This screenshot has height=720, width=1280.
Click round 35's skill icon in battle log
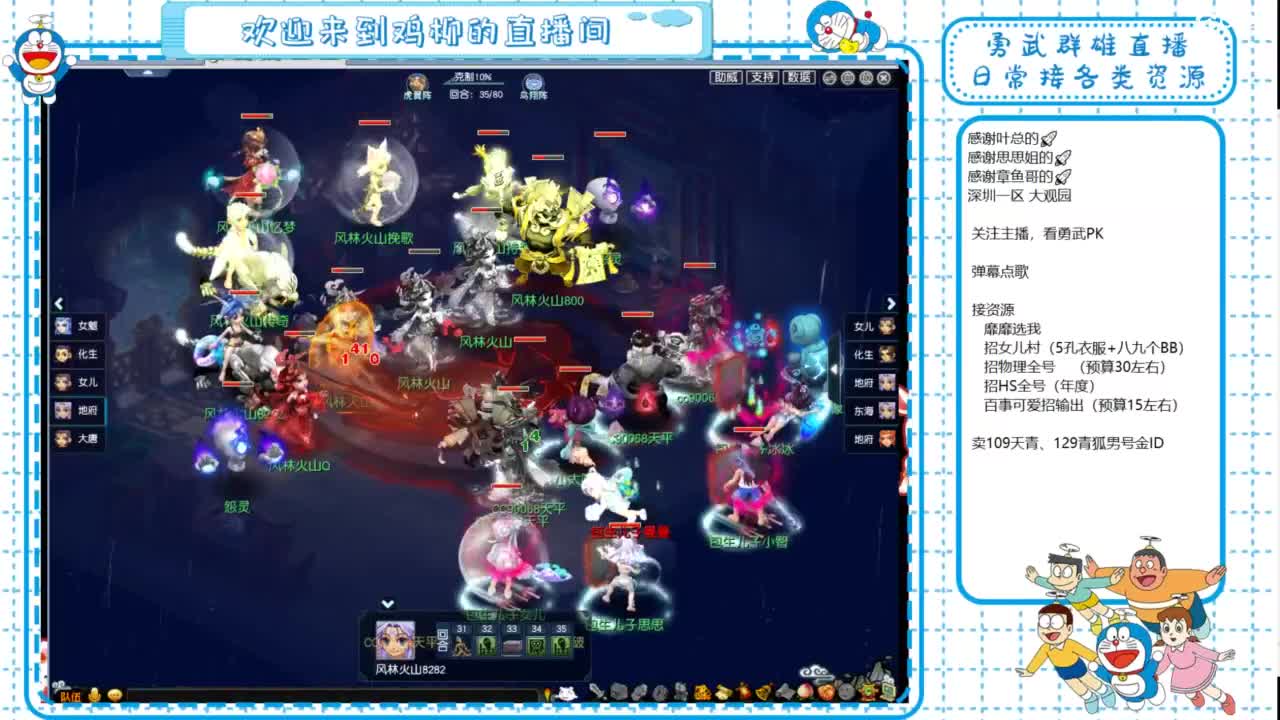(560, 645)
